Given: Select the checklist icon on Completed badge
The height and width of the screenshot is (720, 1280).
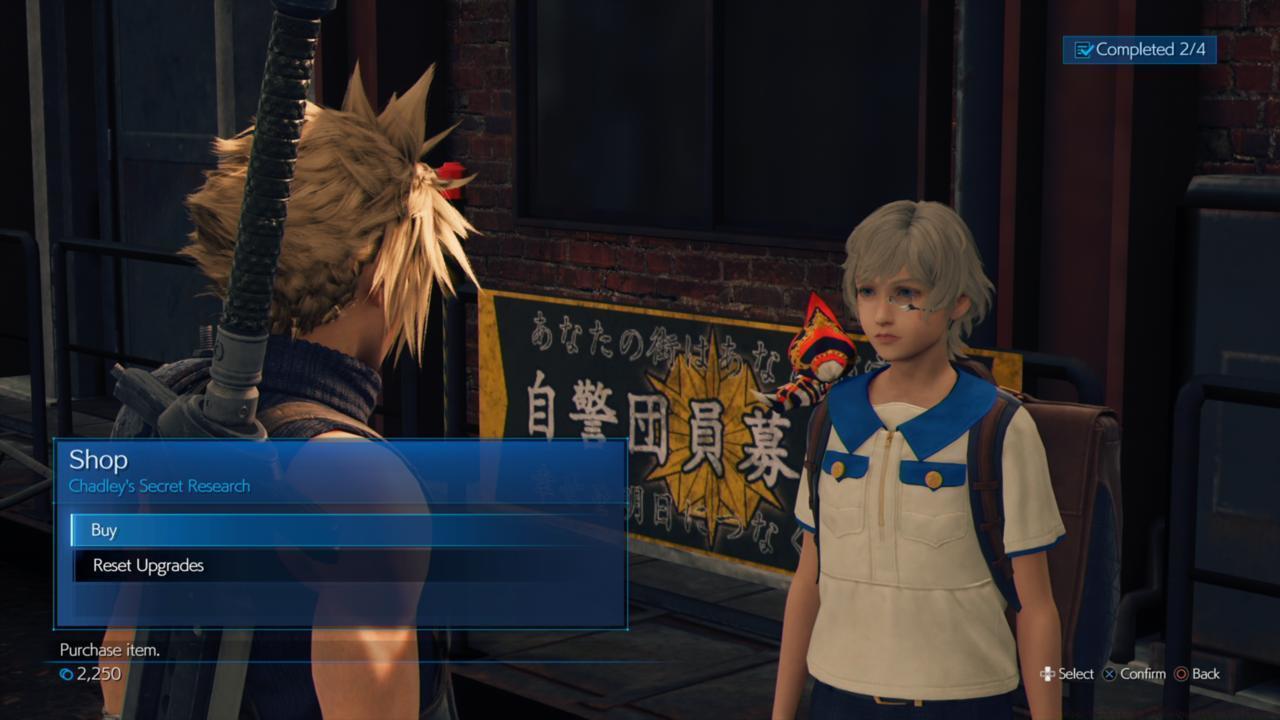Looking at the screenshot, I should click(x=1084, y=51).
